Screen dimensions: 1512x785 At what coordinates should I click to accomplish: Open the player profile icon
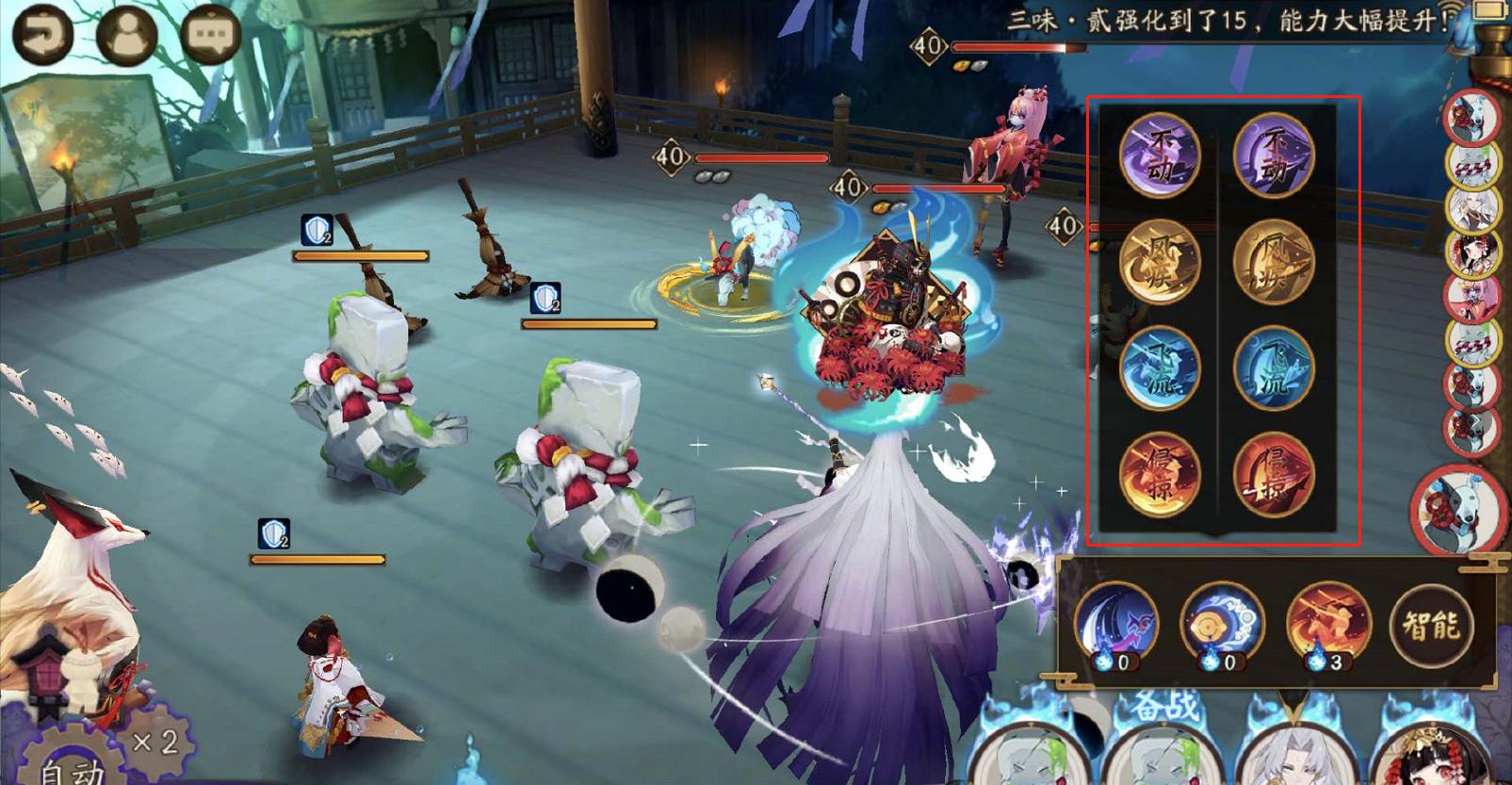[126, 34]
